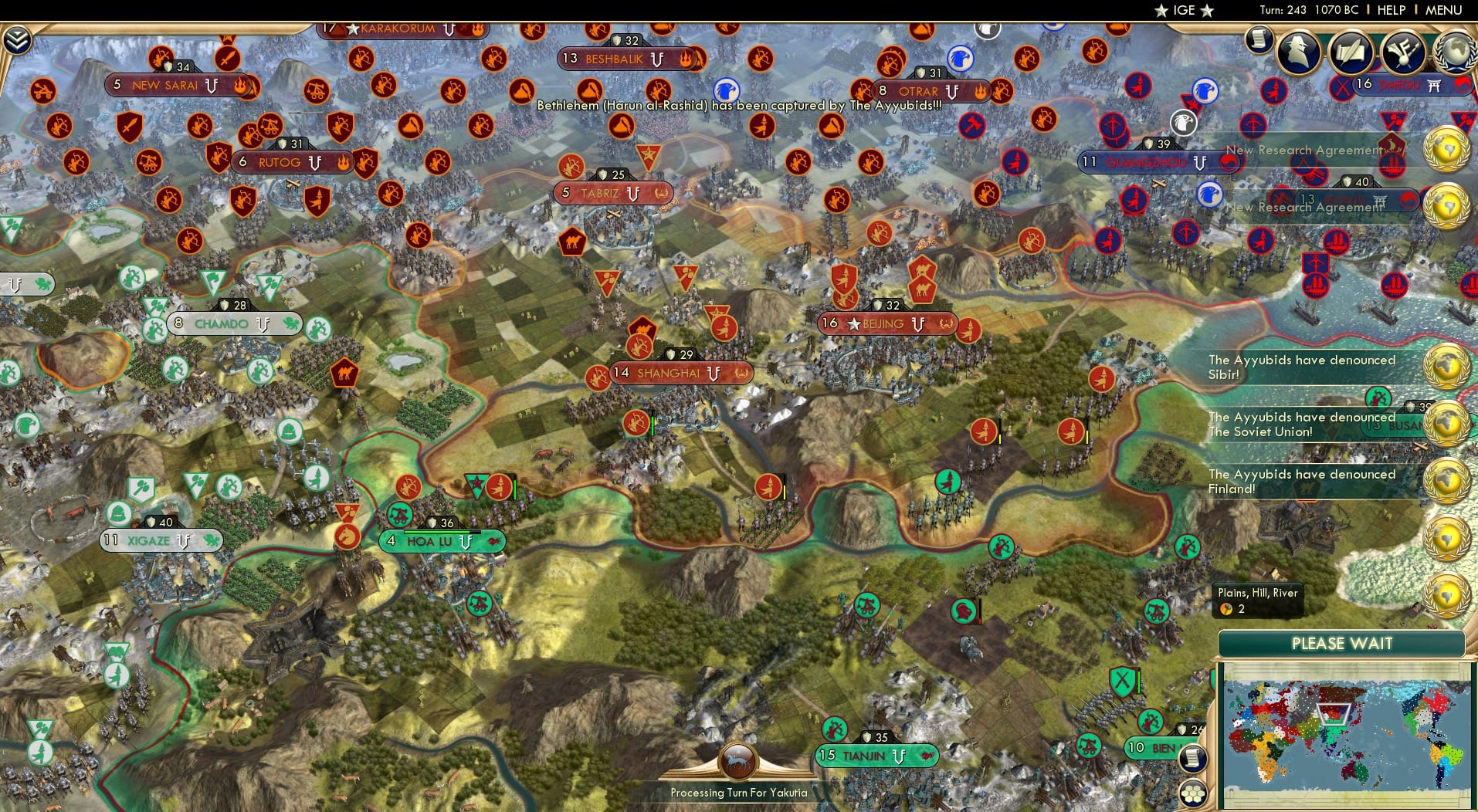The height and width of the screenshot is (812, 1478).
Task: Click HELP in the top bar
Action: (x=1392, y=11)
